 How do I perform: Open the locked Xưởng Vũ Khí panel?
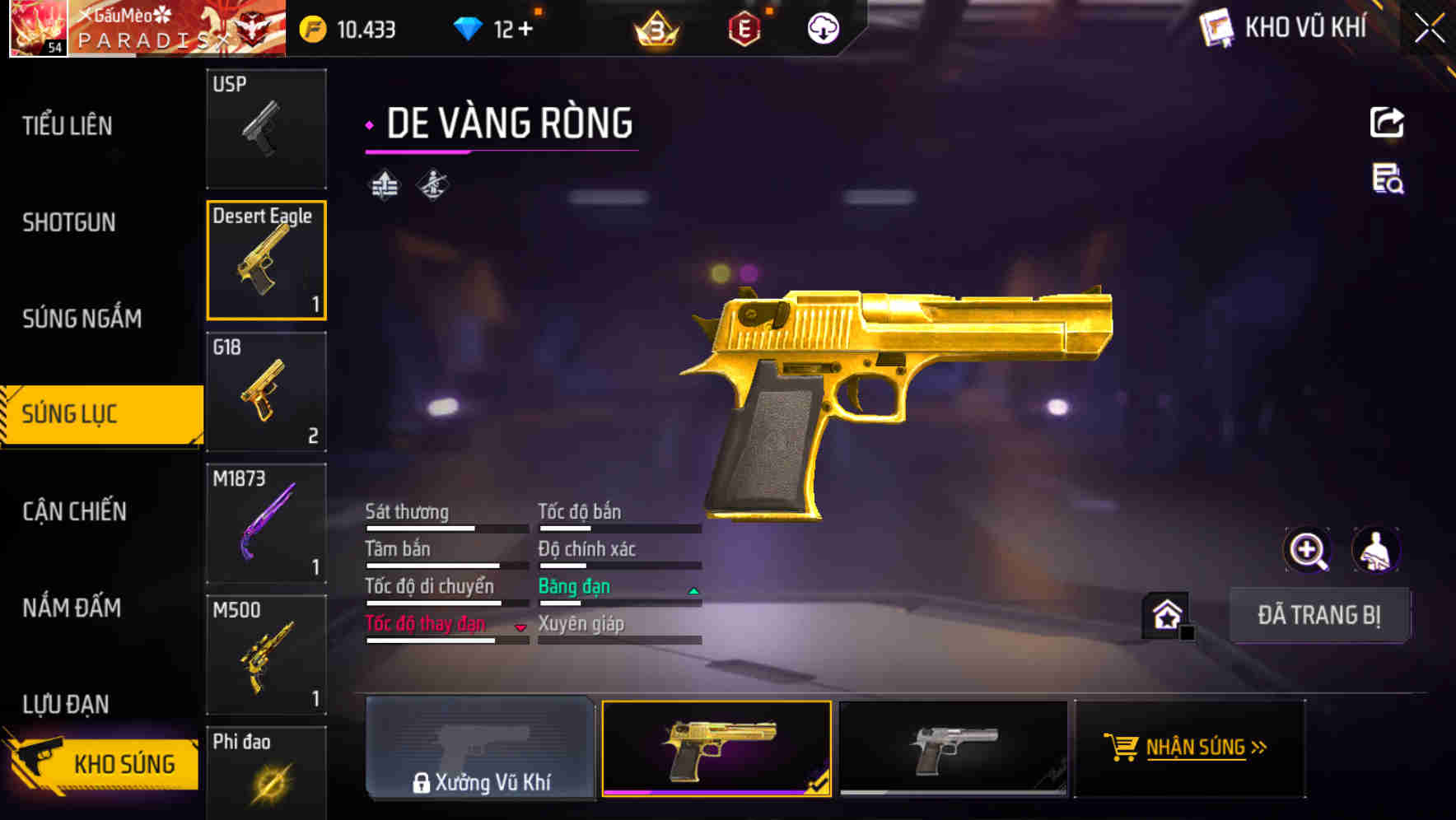coord(481,752)
